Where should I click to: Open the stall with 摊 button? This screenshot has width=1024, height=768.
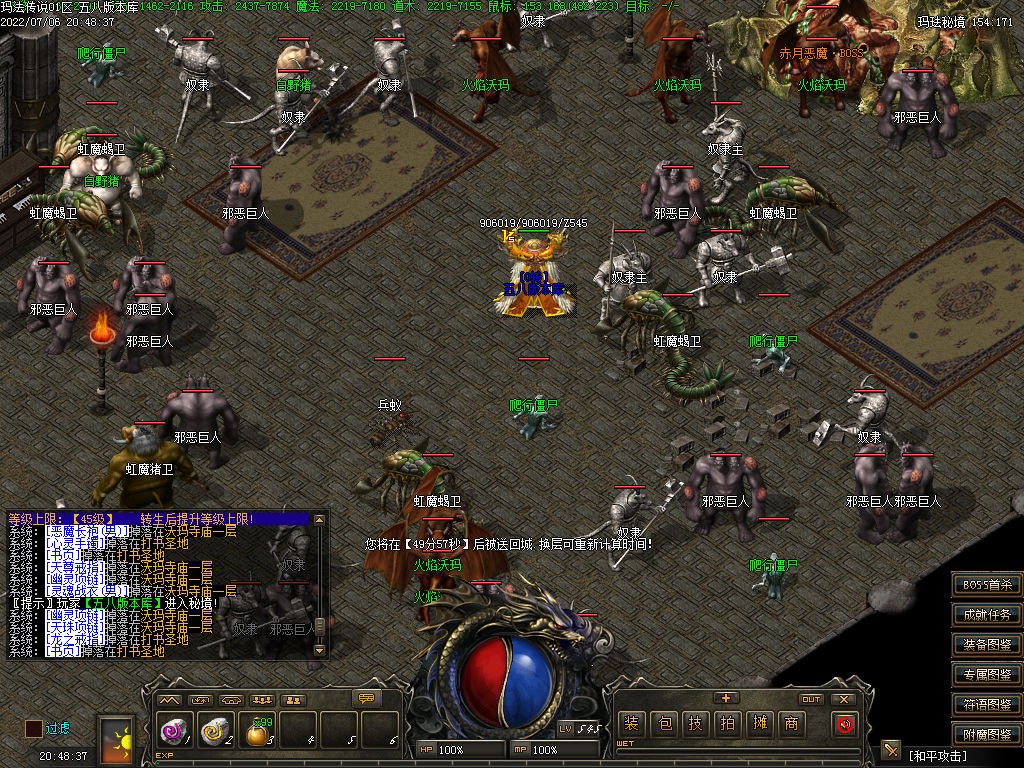coord(760,723)
